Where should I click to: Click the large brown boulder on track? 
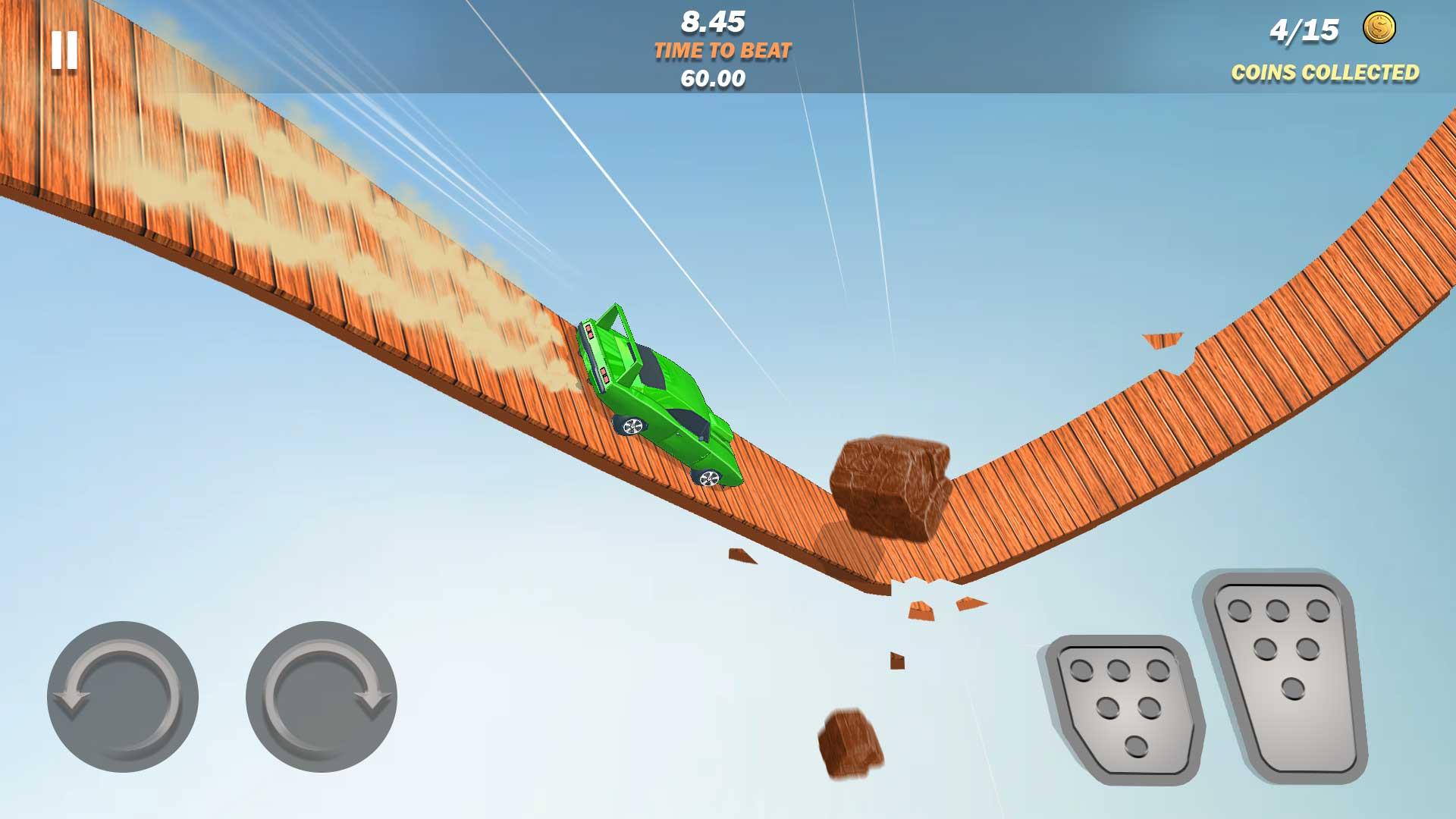(x=891, y=485)
